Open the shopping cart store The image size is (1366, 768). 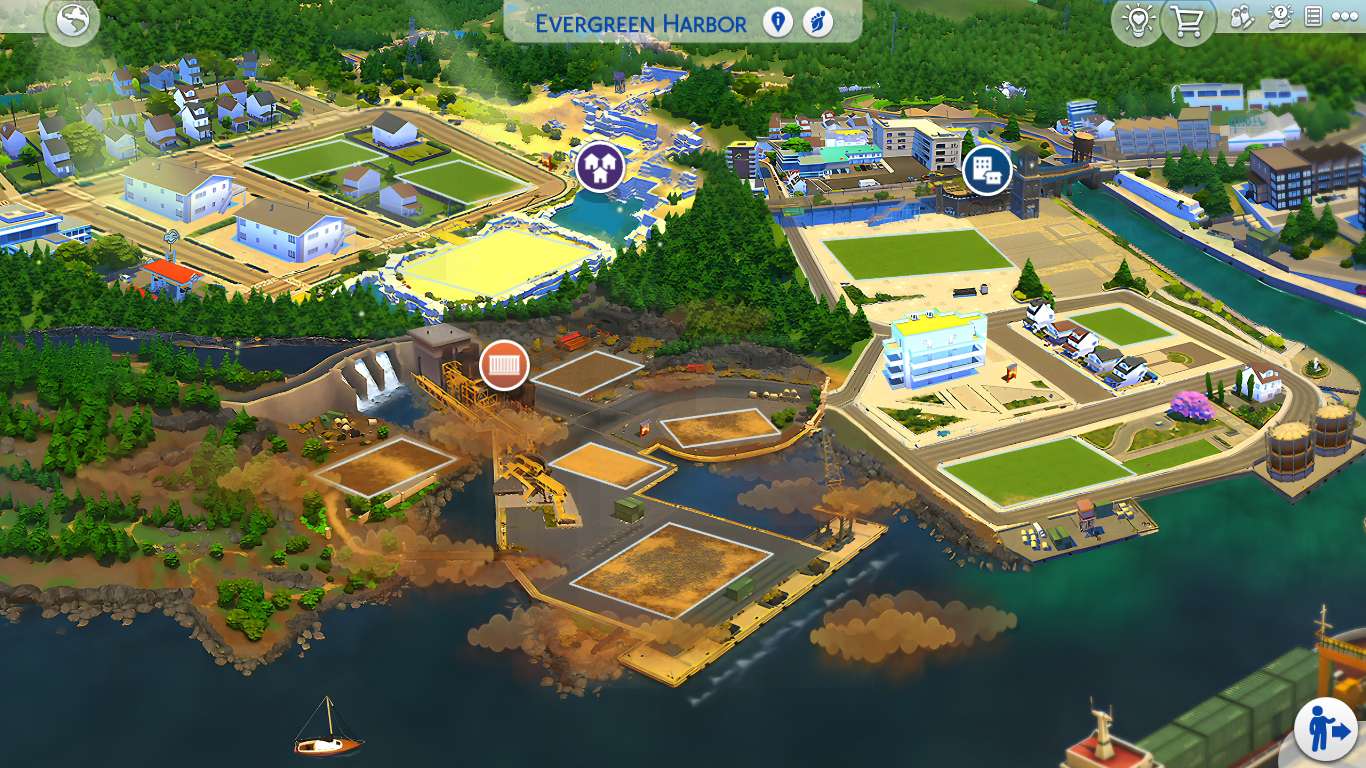point(1188,21)
